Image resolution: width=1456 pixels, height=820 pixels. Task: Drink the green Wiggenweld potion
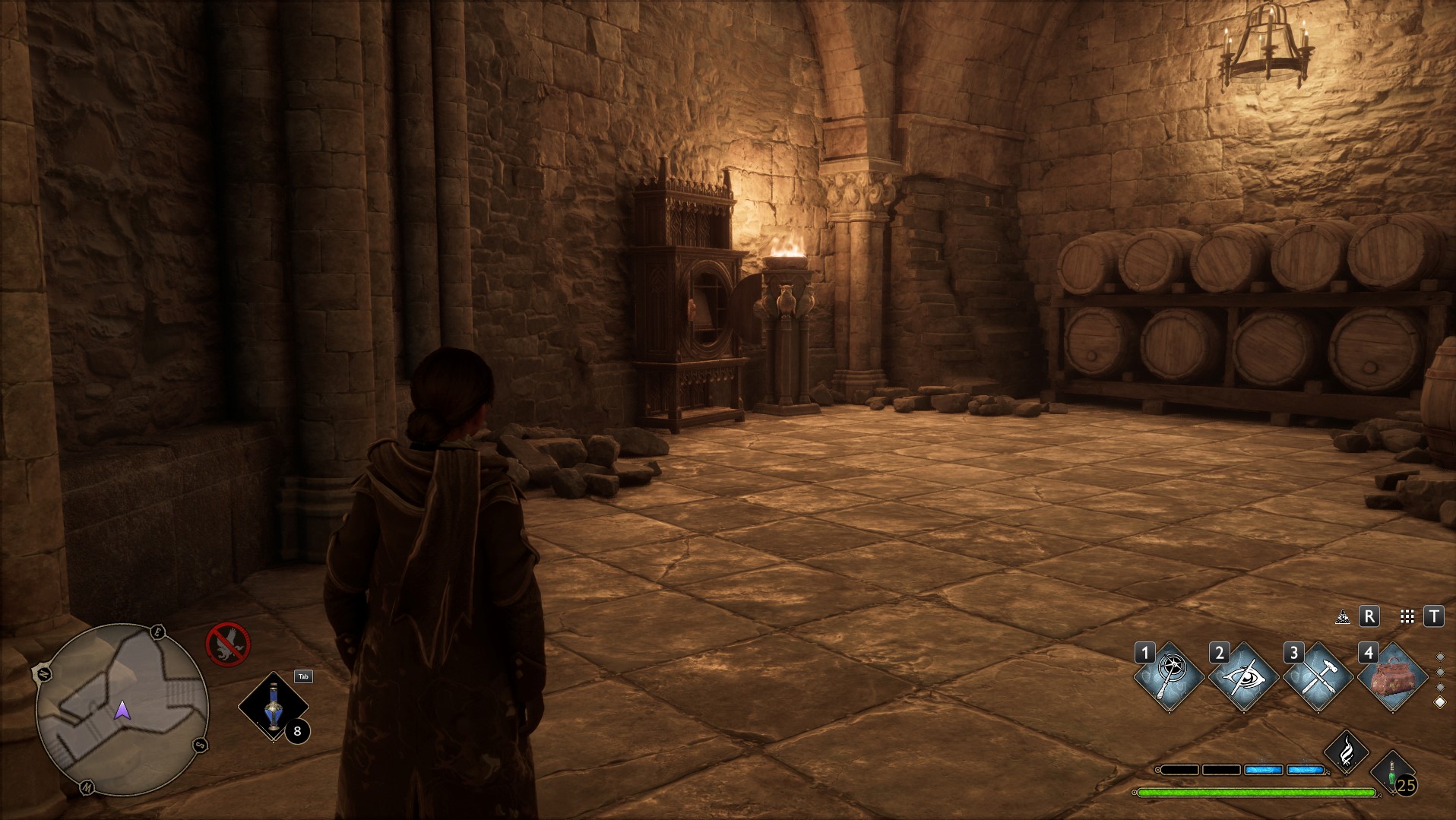1392,771
